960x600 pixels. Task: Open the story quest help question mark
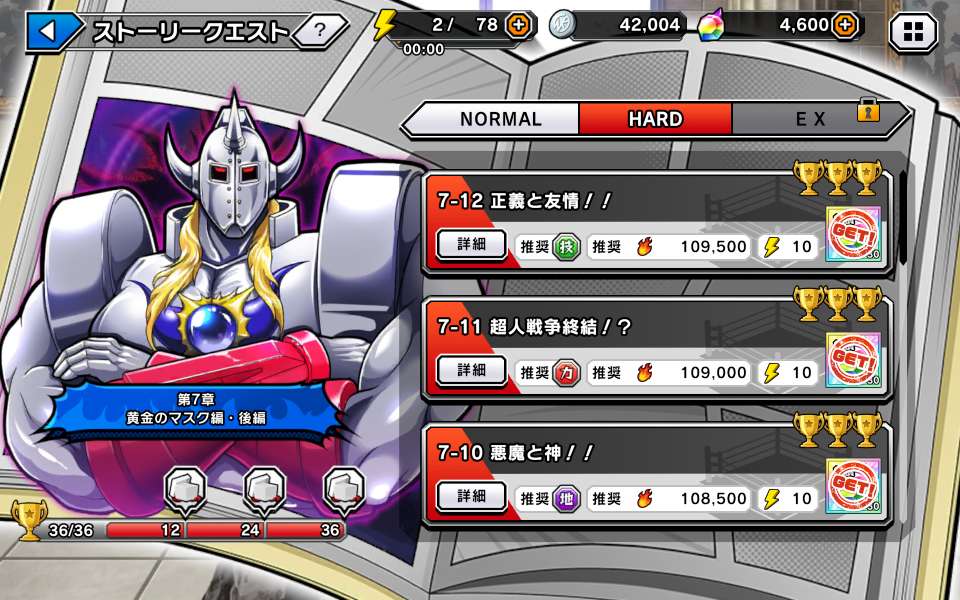319,31
